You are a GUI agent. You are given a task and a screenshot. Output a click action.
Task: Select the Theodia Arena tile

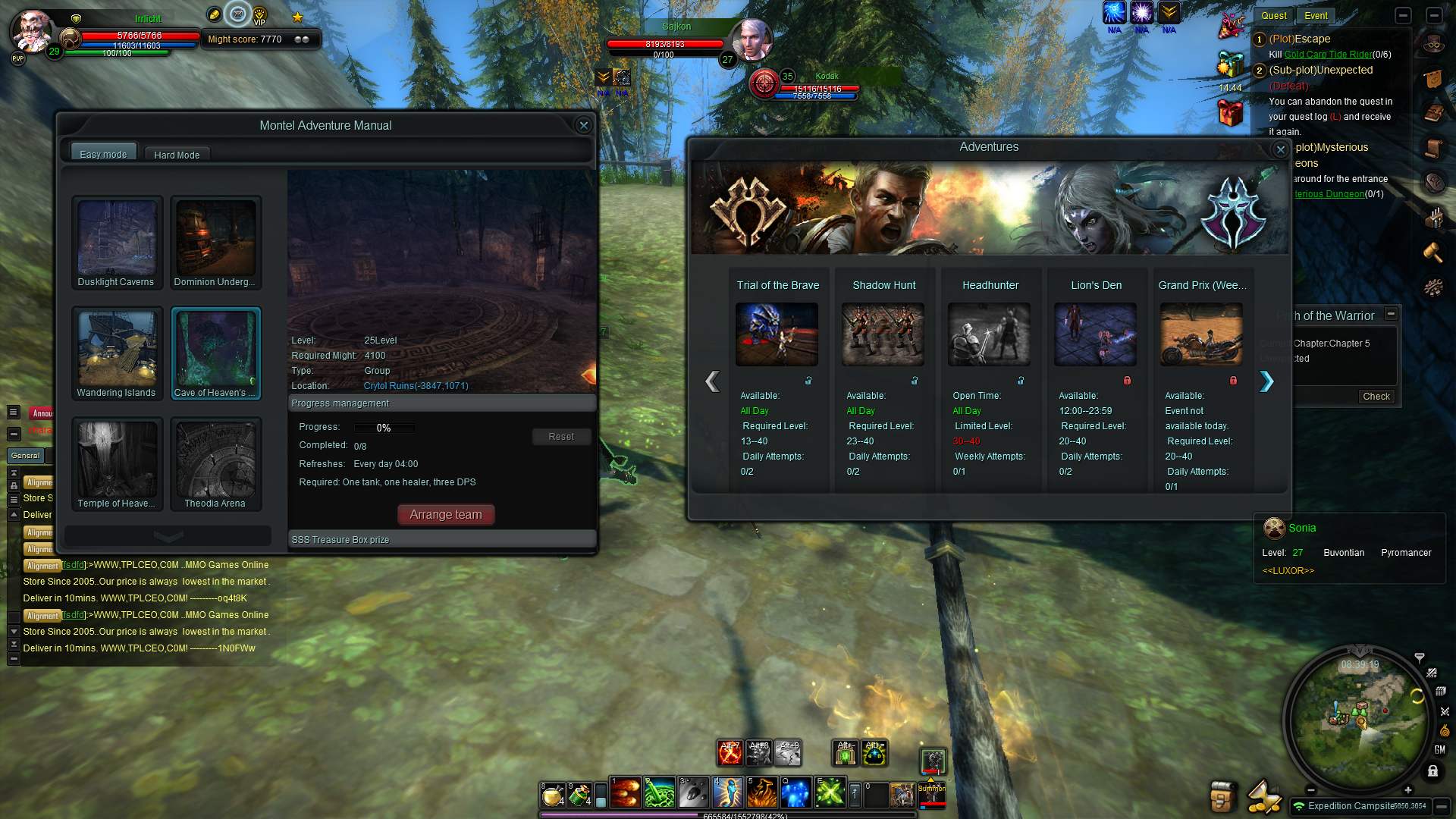(215, 463)
